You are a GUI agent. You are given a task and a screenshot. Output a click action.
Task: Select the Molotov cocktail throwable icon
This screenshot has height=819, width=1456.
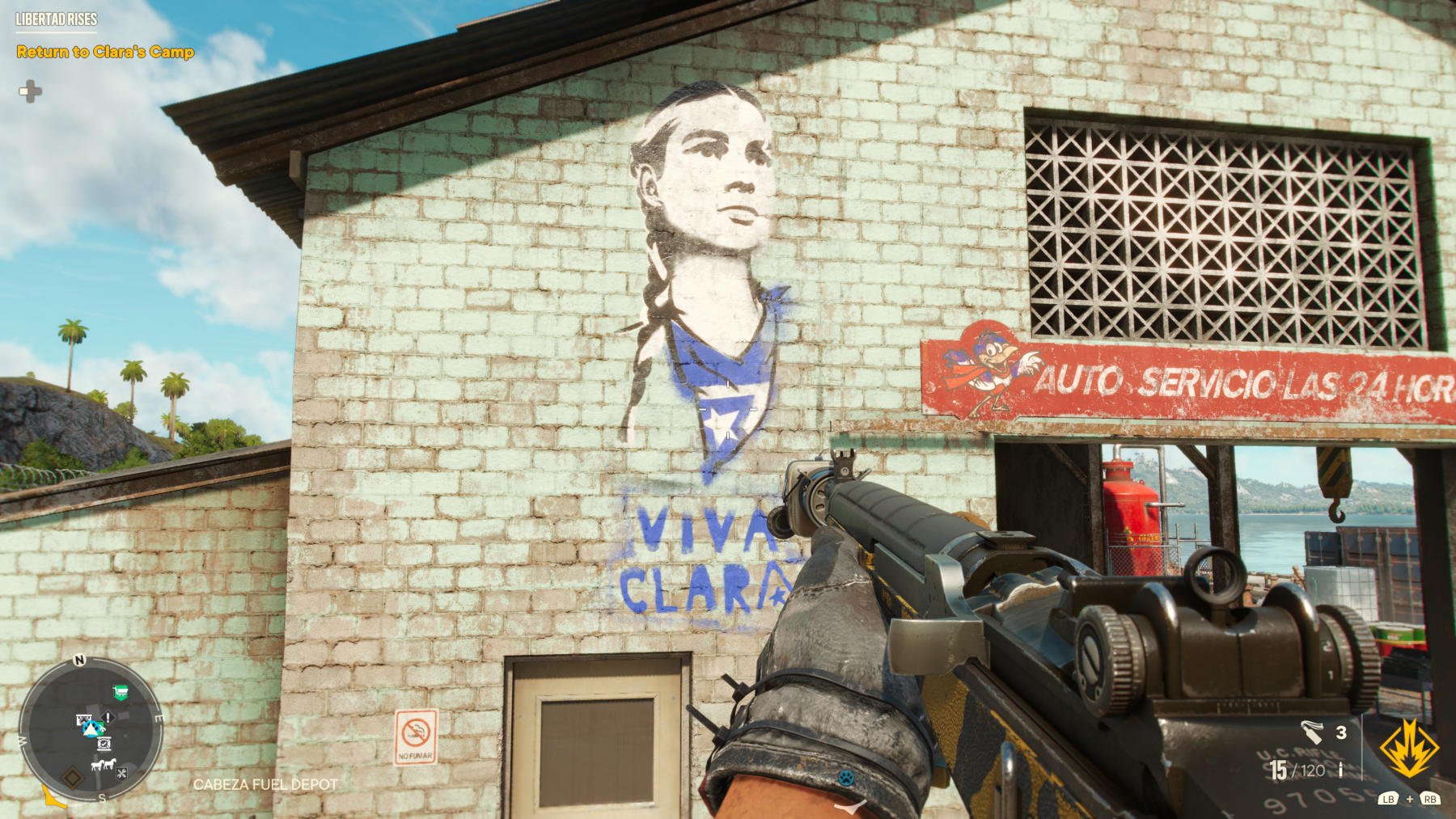(x=1311, y=732)
